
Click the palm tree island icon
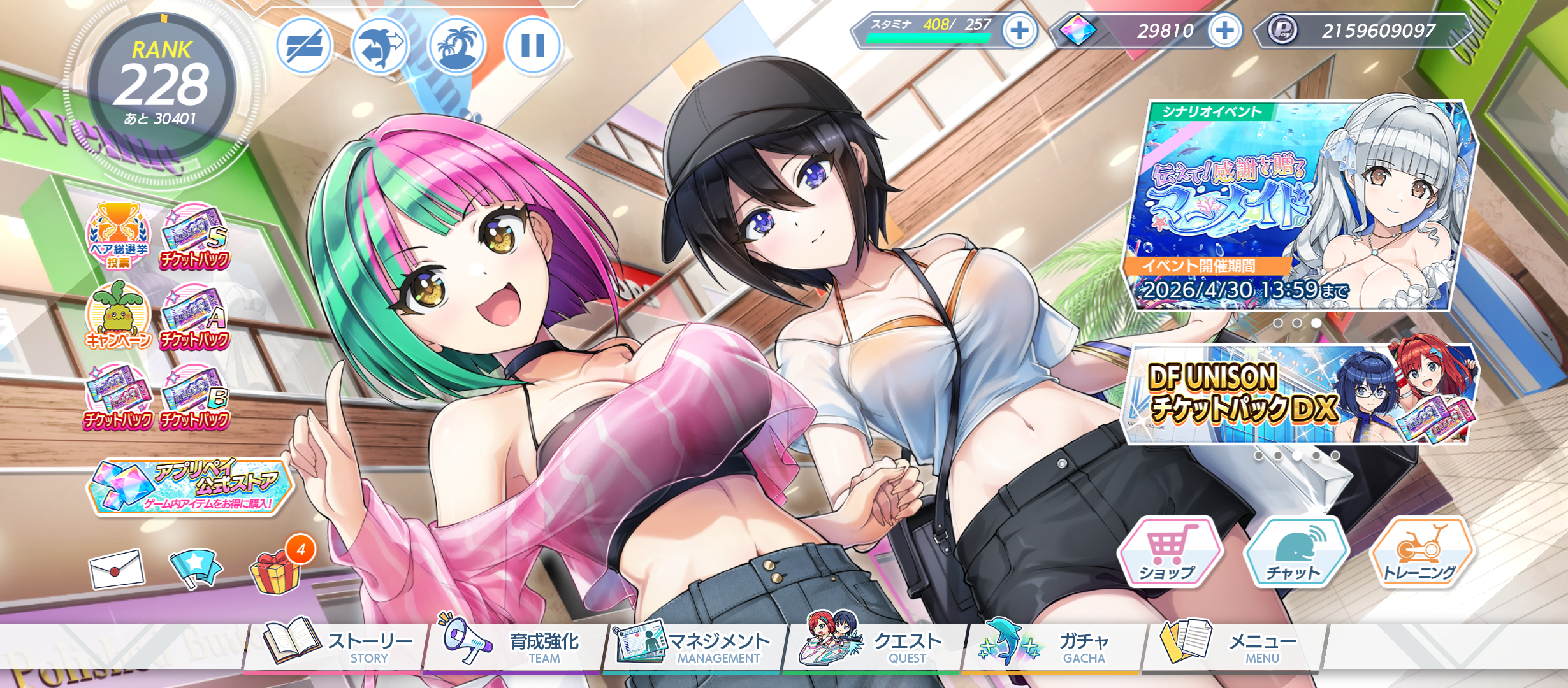[x=456, y=45]
